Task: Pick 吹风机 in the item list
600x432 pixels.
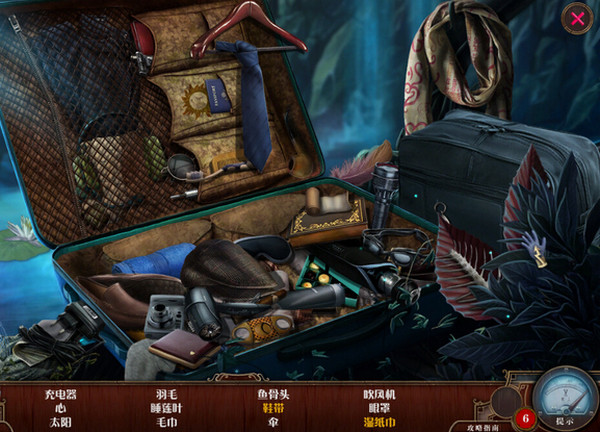Action: (379, 394)
